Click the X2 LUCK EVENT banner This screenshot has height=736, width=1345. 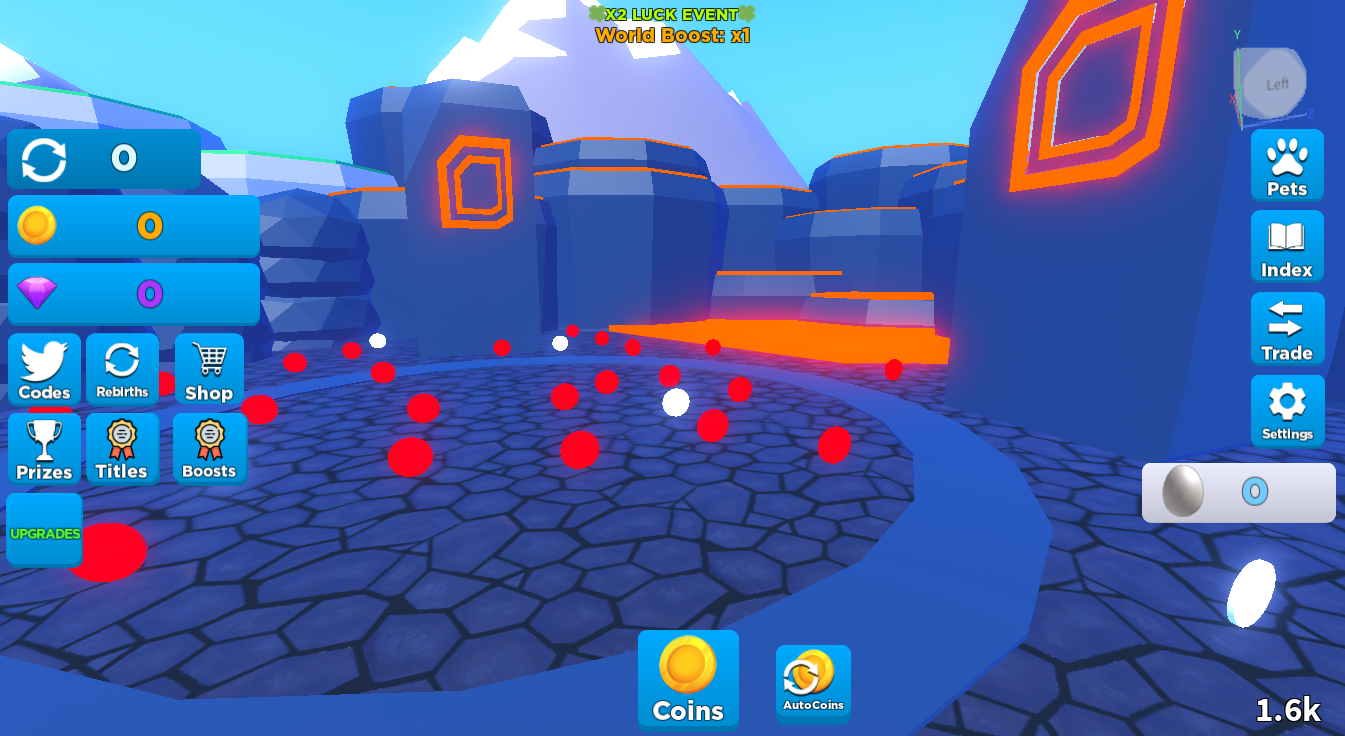672,15
